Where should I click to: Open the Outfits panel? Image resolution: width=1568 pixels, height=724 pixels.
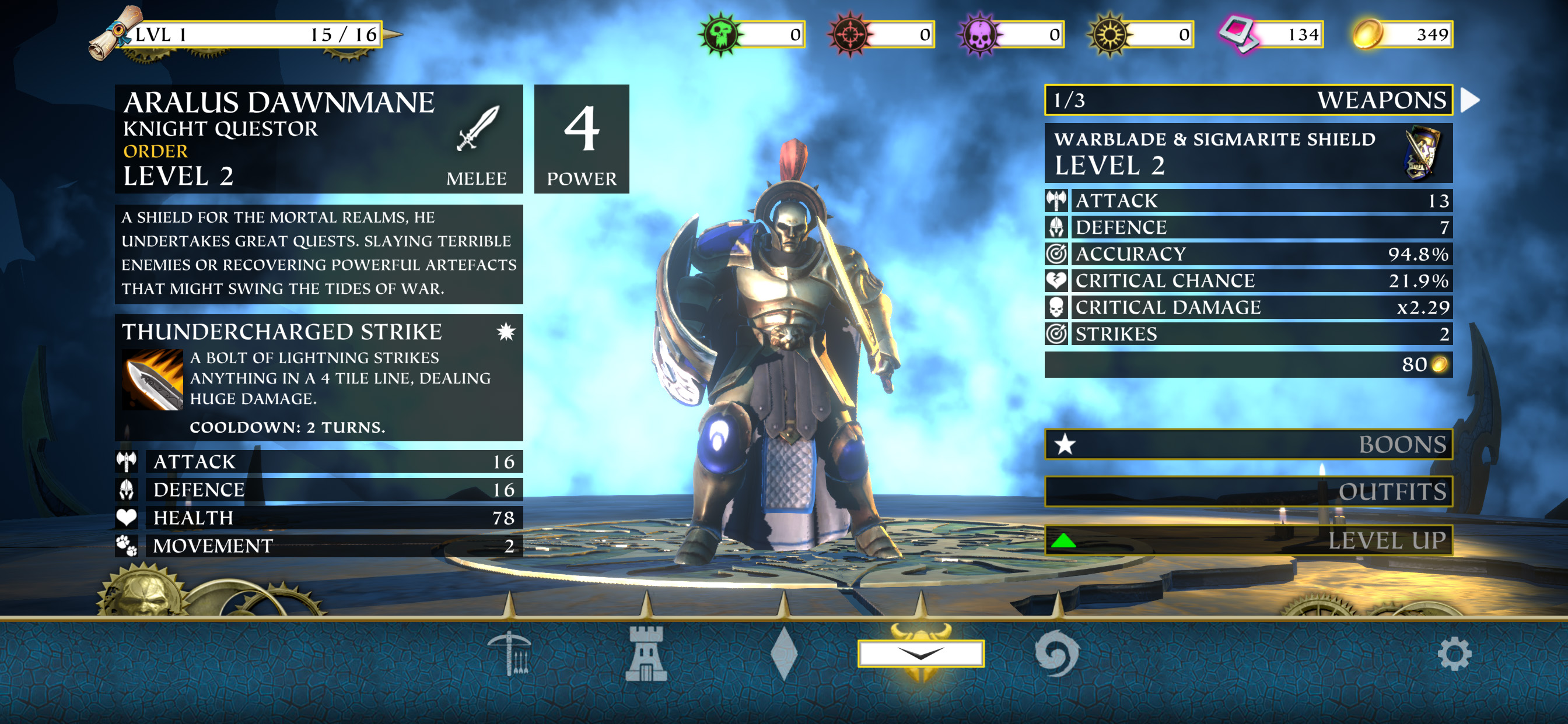(x=1248, y=491)
